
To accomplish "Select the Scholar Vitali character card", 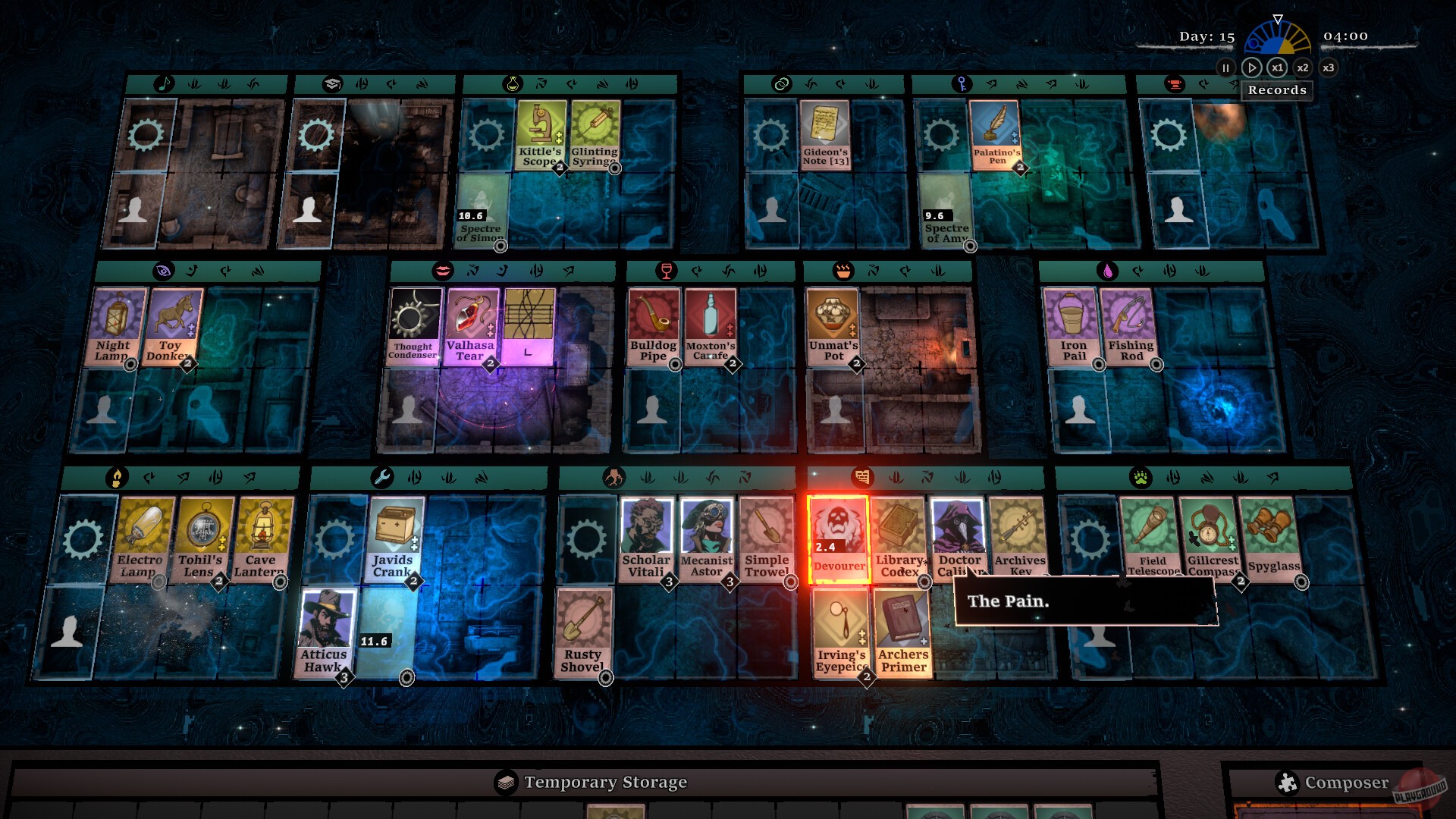I will (646, 538).
